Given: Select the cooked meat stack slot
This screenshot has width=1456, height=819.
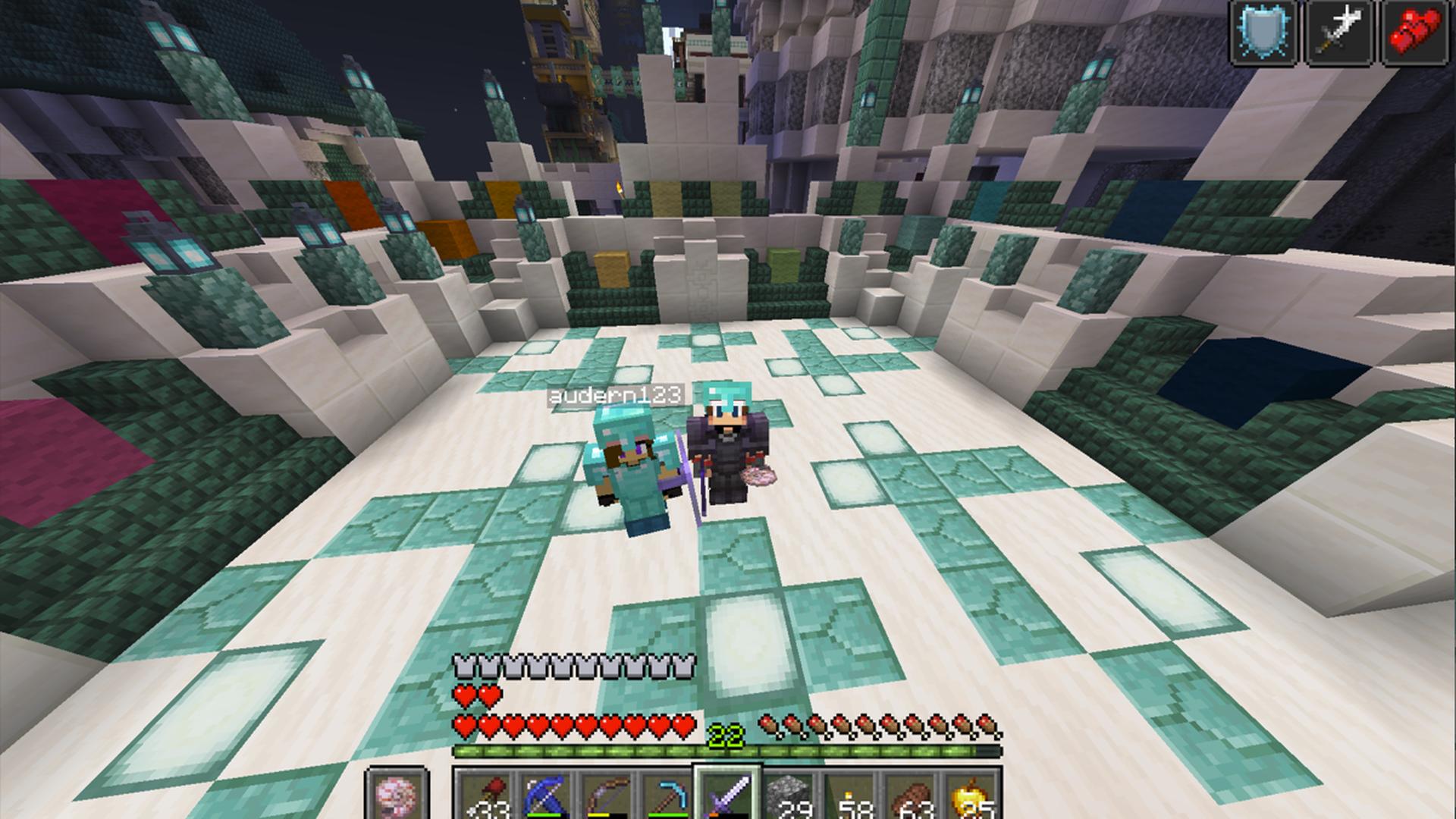Looking at the screenshot, I should (x=909, y=796).
